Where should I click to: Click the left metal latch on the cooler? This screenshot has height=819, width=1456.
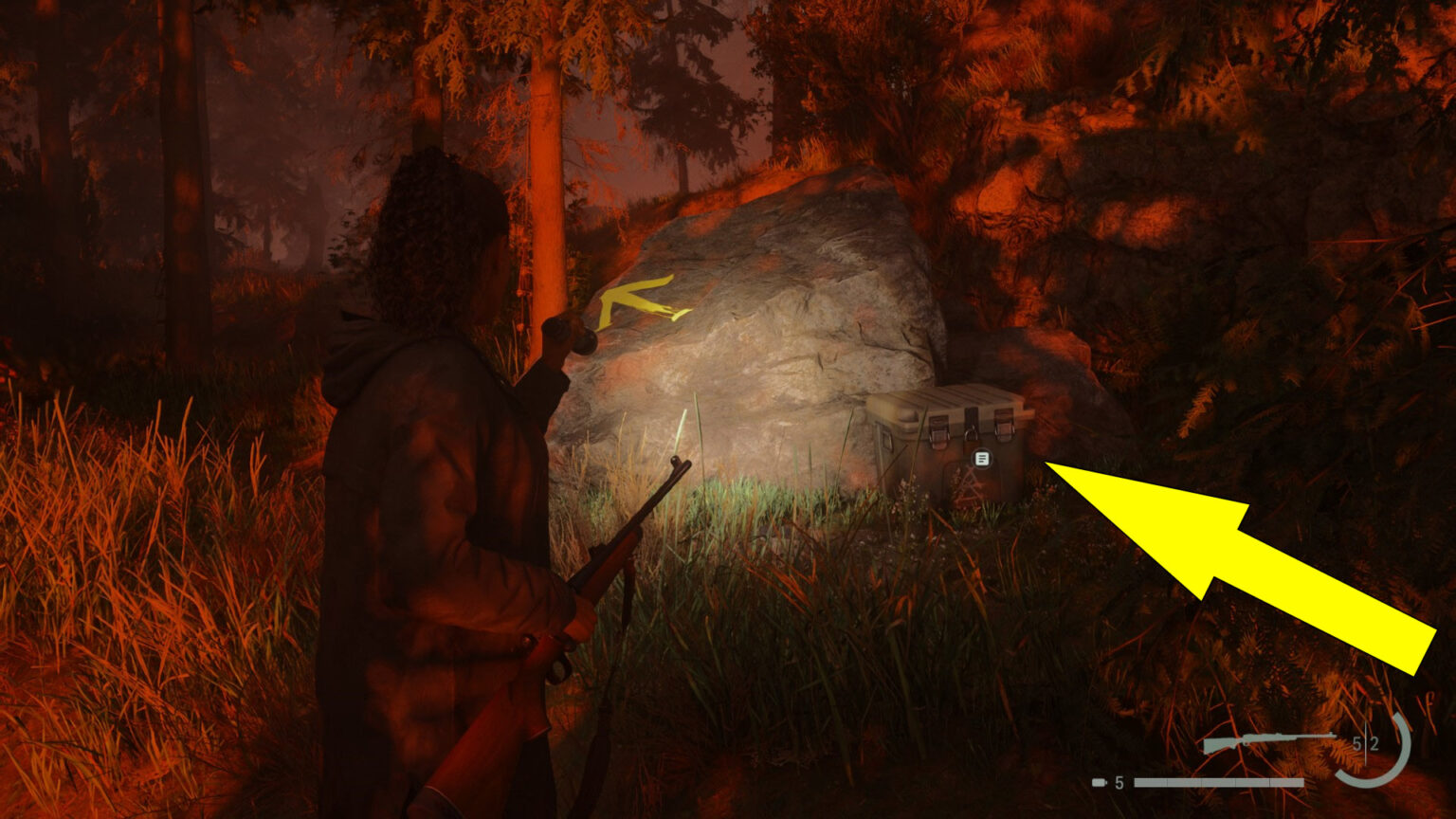pos(938,429)
